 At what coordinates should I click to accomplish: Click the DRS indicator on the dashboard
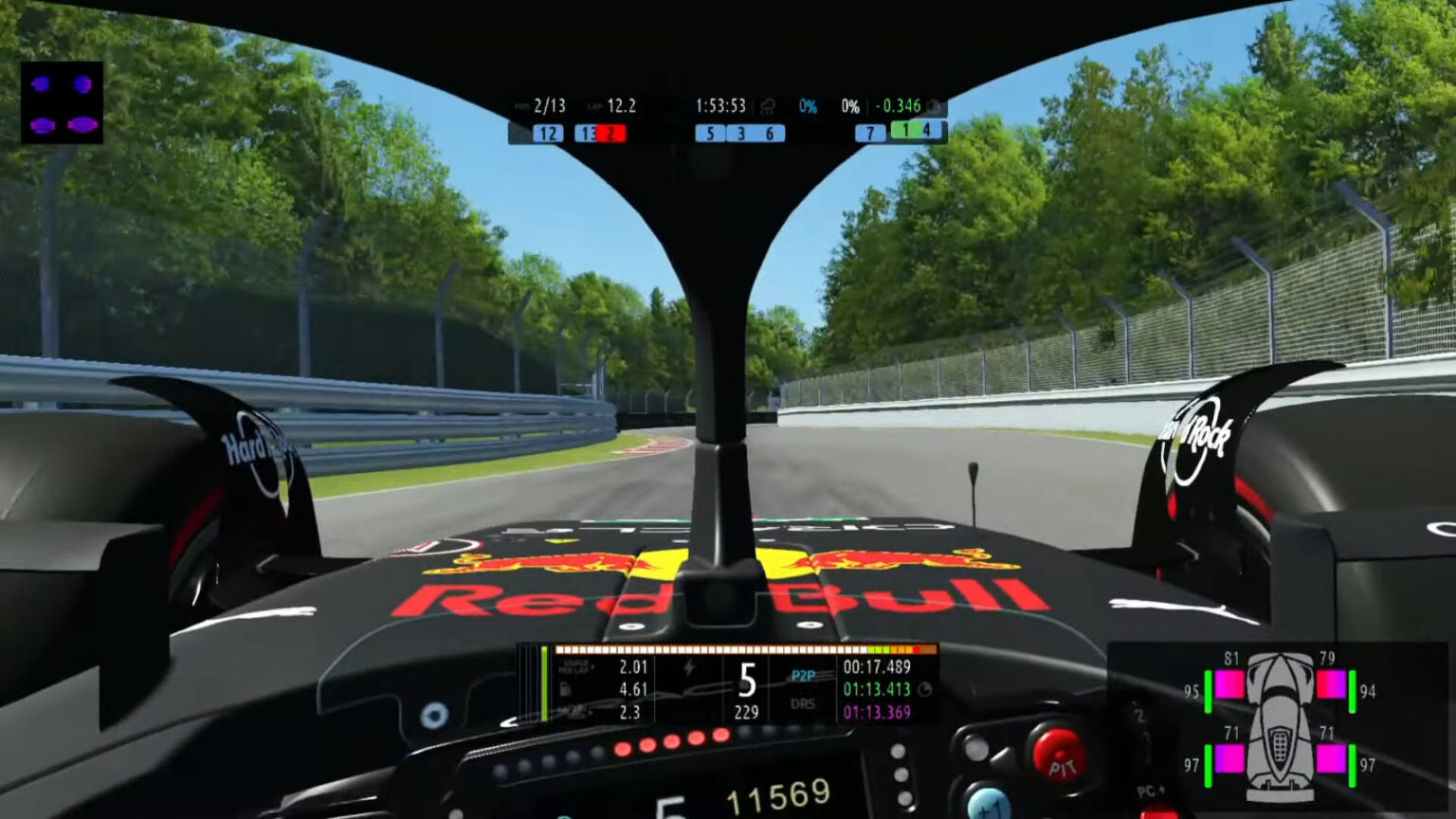coord(803,703)
